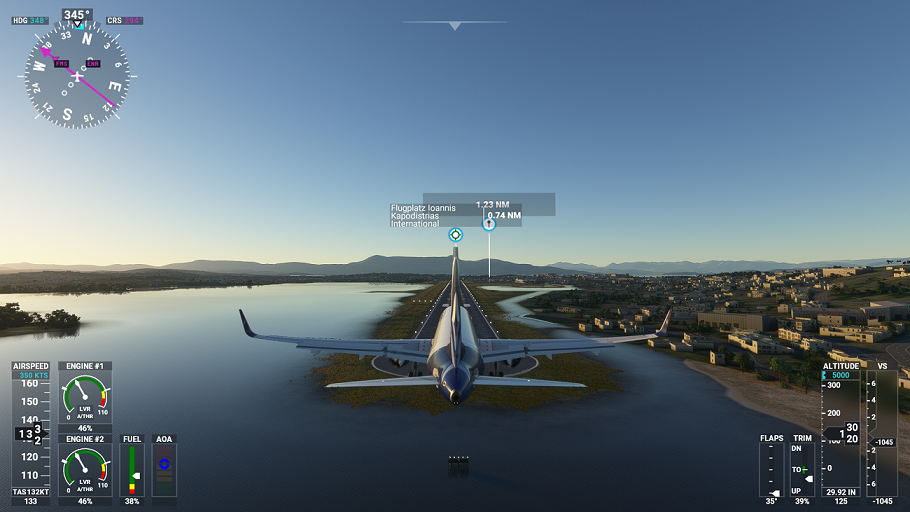Select the Flugplatz Ioannis Kapodistrias airport marker

[456, 235]
